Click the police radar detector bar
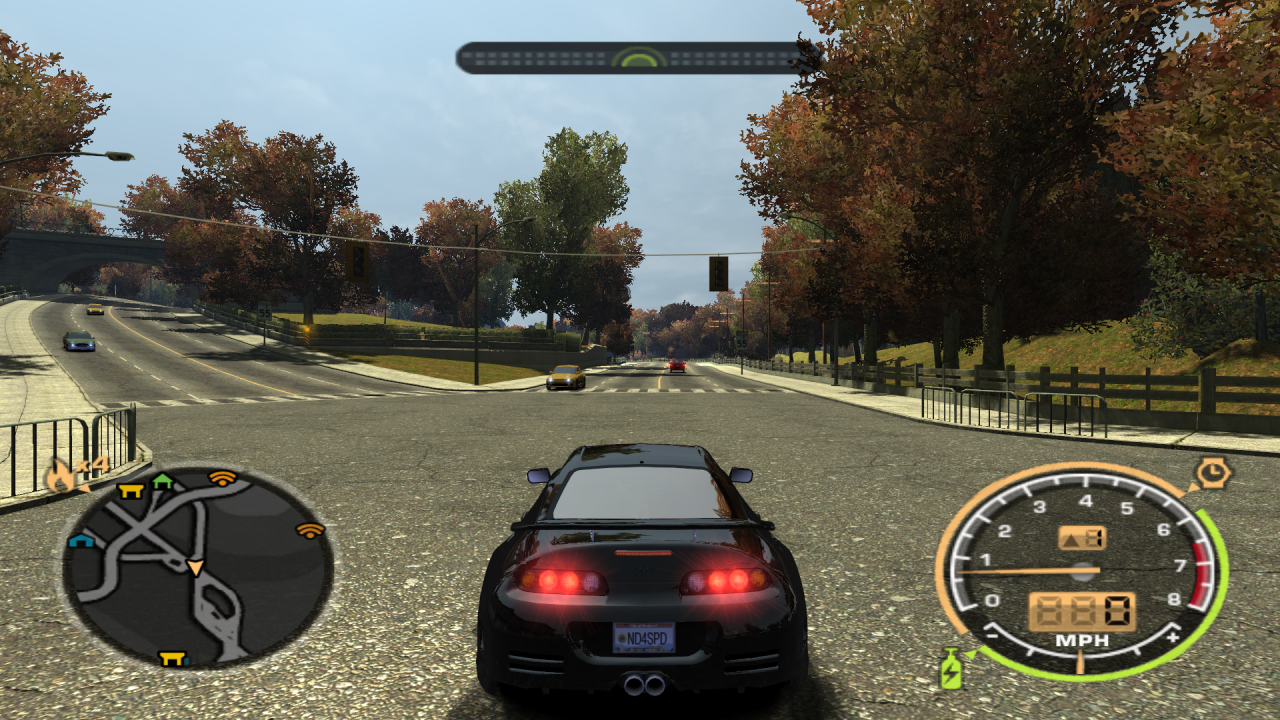The height and width of the screenshot is (720, 1280). tap(638, 58)
